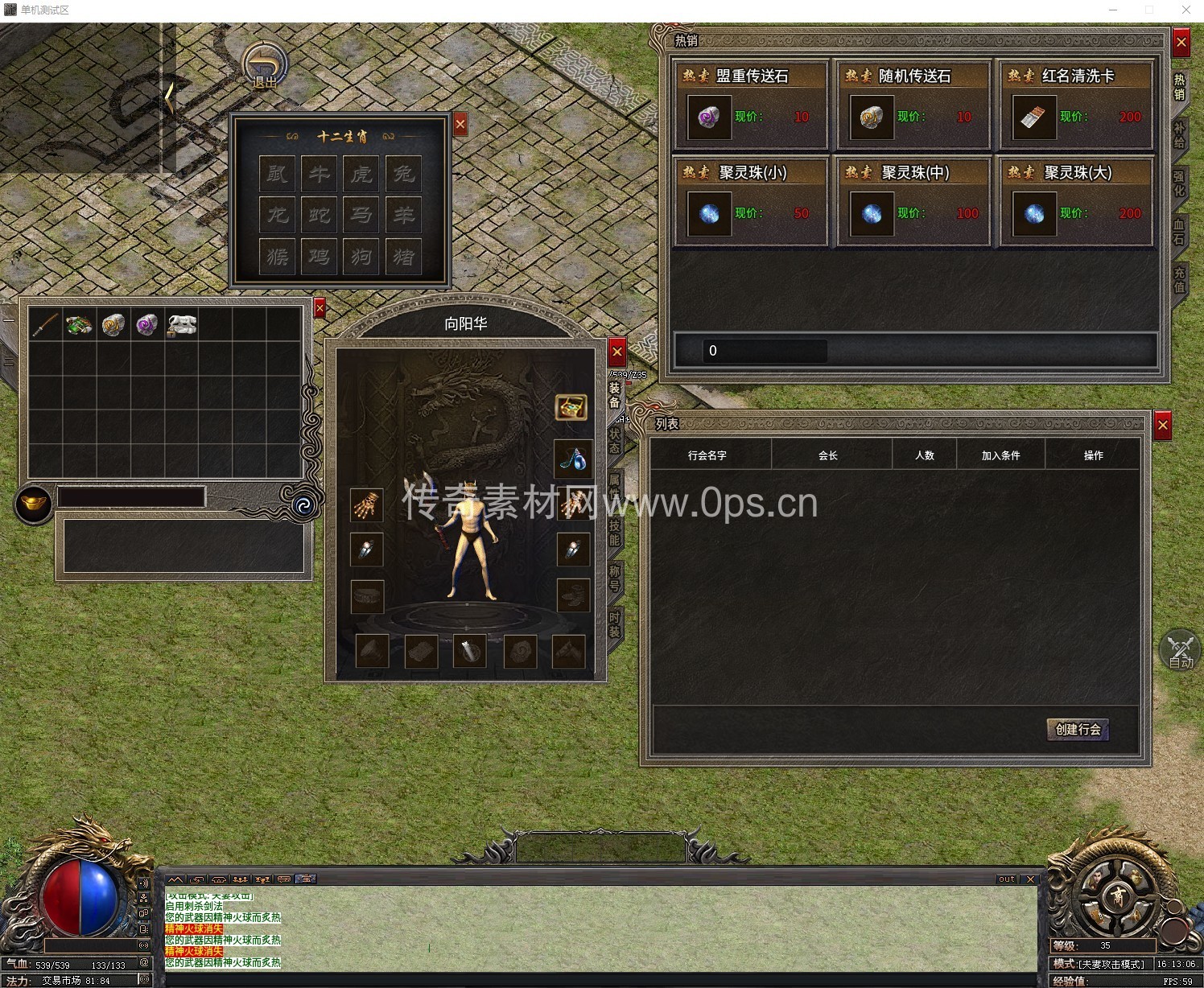Image resolution: width=1204 pixels, height=988 pixels.
Task: Close the twelve zodiac panel
Action: pos(460,124)
